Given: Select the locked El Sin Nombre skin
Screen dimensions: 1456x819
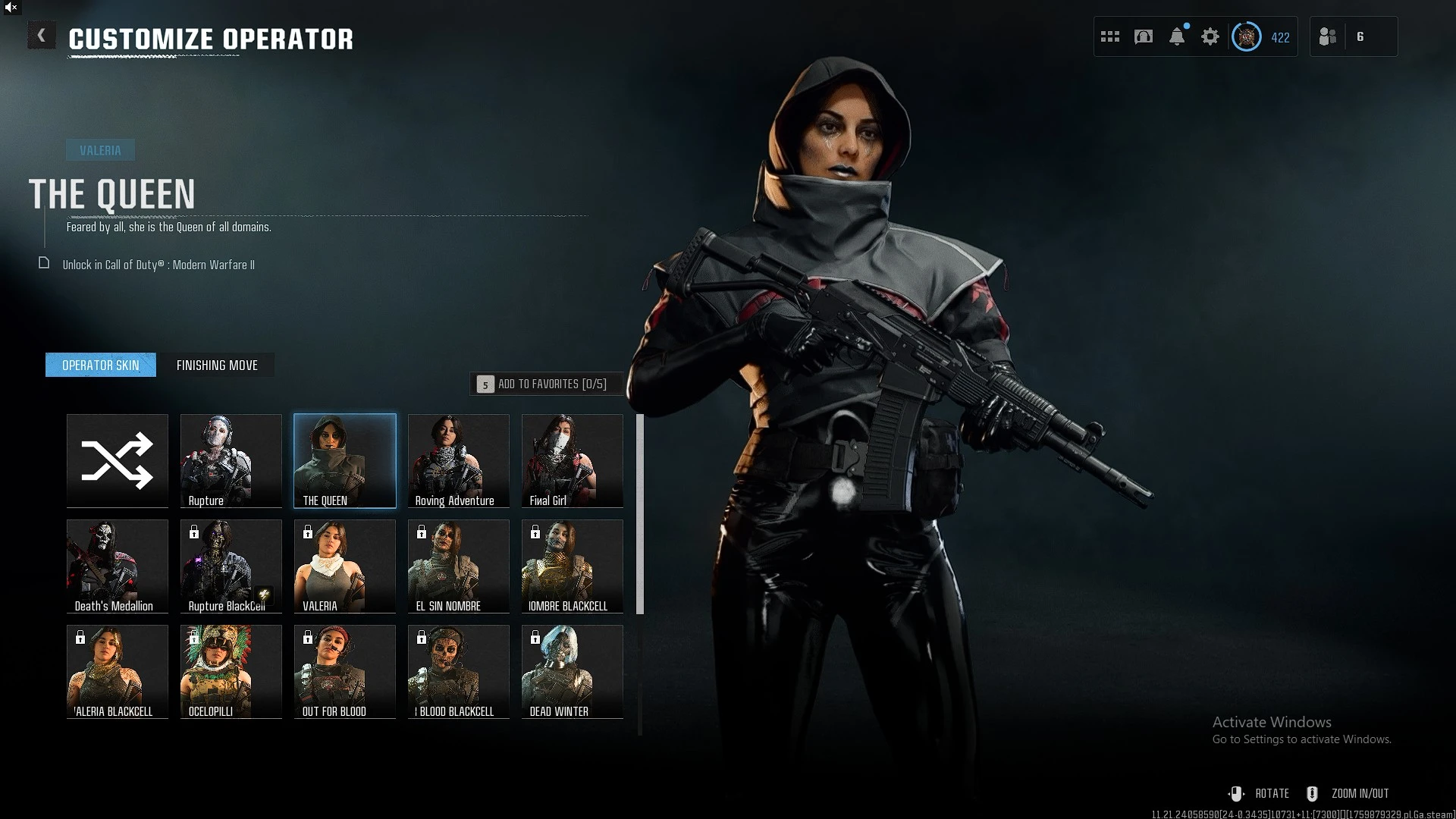Looking at the screenshot, I should (459, 566).
